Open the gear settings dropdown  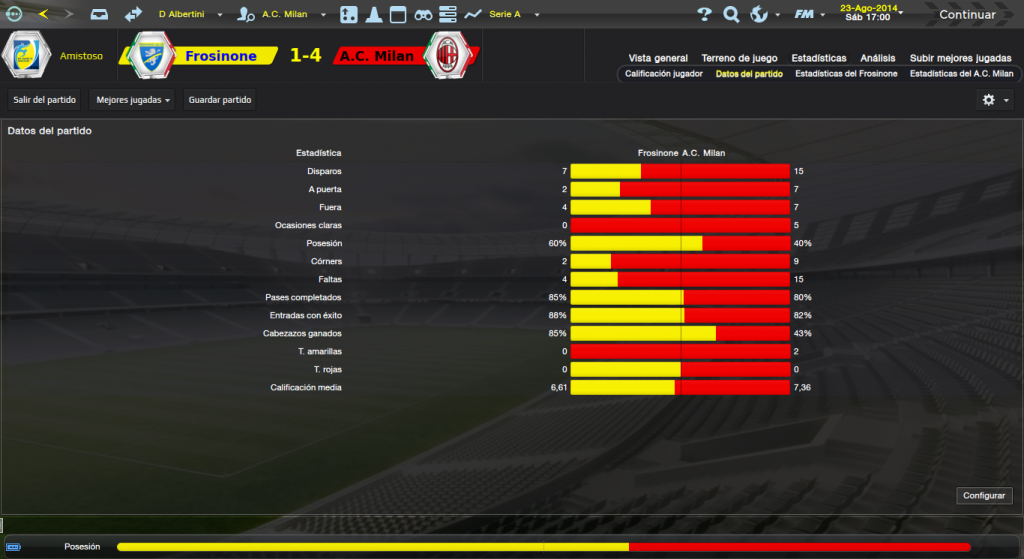pyautogui.click(x=996, y=100)
